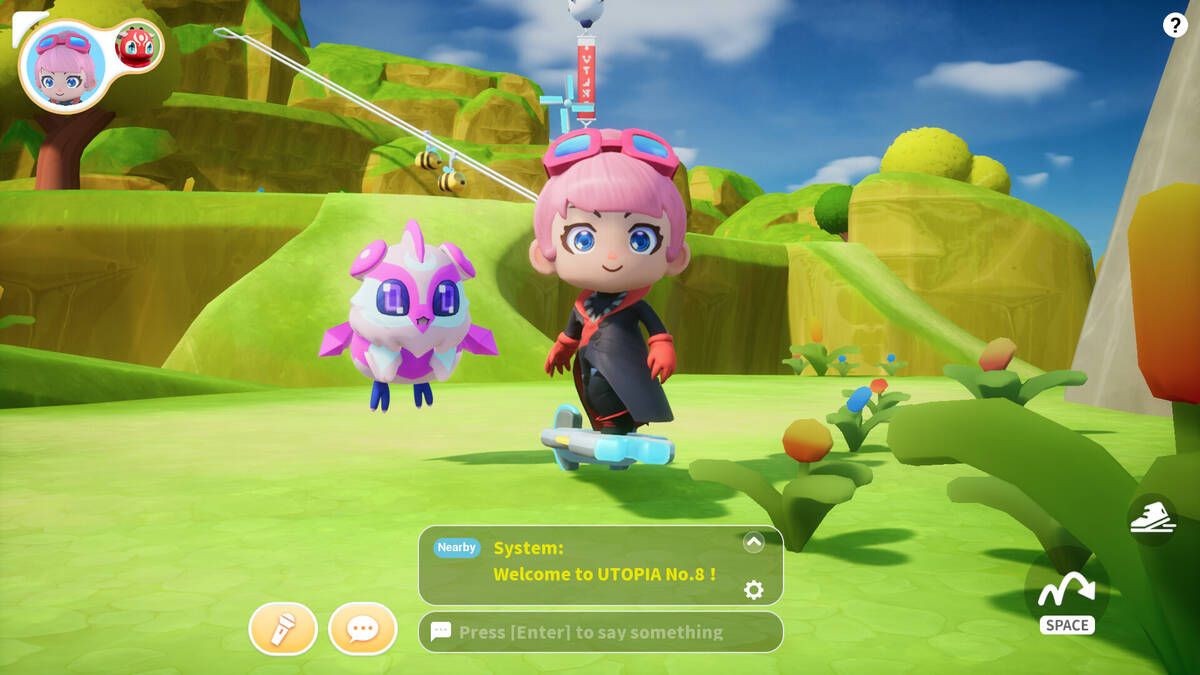Select the red pet companion icon
This screenshot has width=1200, height=675.
(x=138, y=46)
